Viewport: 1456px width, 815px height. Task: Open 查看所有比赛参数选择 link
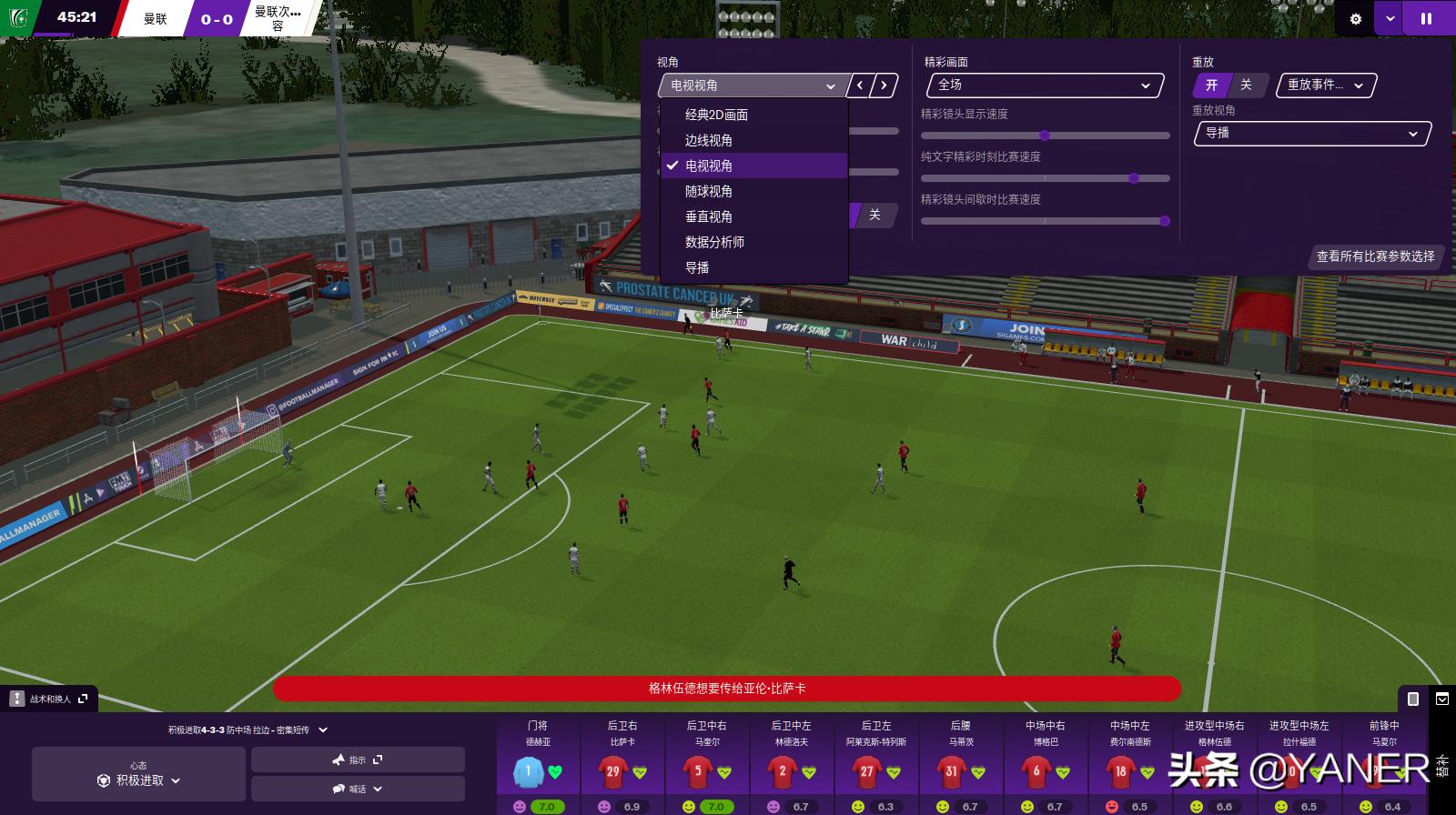pos(1375,257)
